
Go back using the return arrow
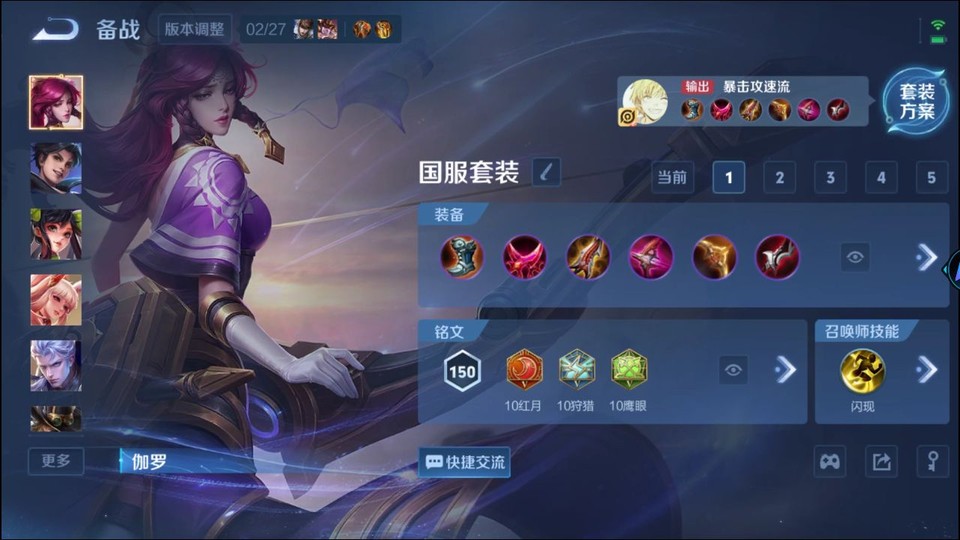(54, 29)
